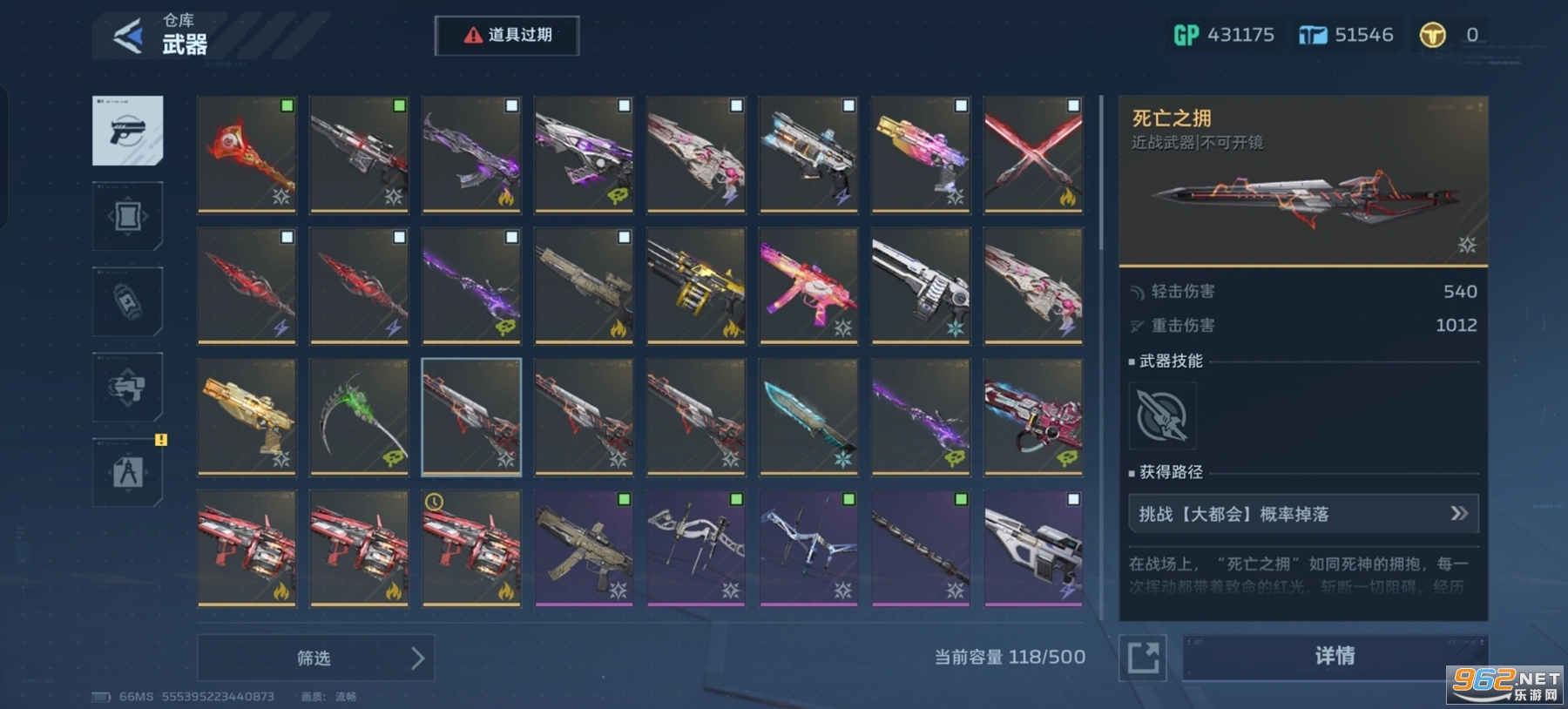This screenshot has height=709, width=1568.
Task: Open the grenade category tab
Action: click(127, 301)
